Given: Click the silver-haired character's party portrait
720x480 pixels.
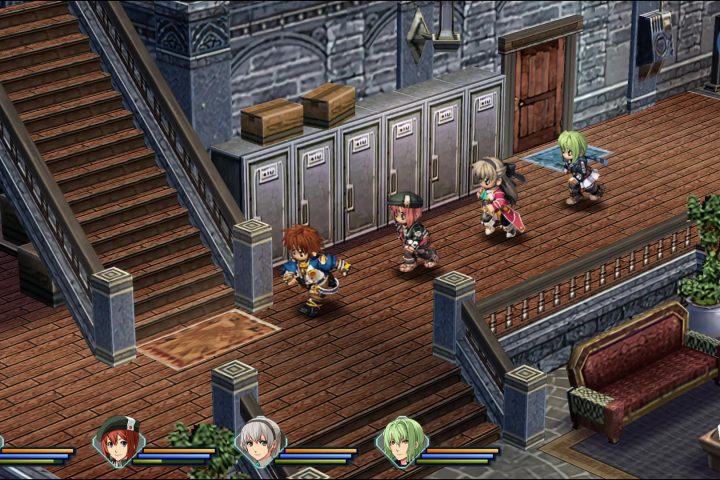Looking at the screenshot, I should click(x=259, y=442).
